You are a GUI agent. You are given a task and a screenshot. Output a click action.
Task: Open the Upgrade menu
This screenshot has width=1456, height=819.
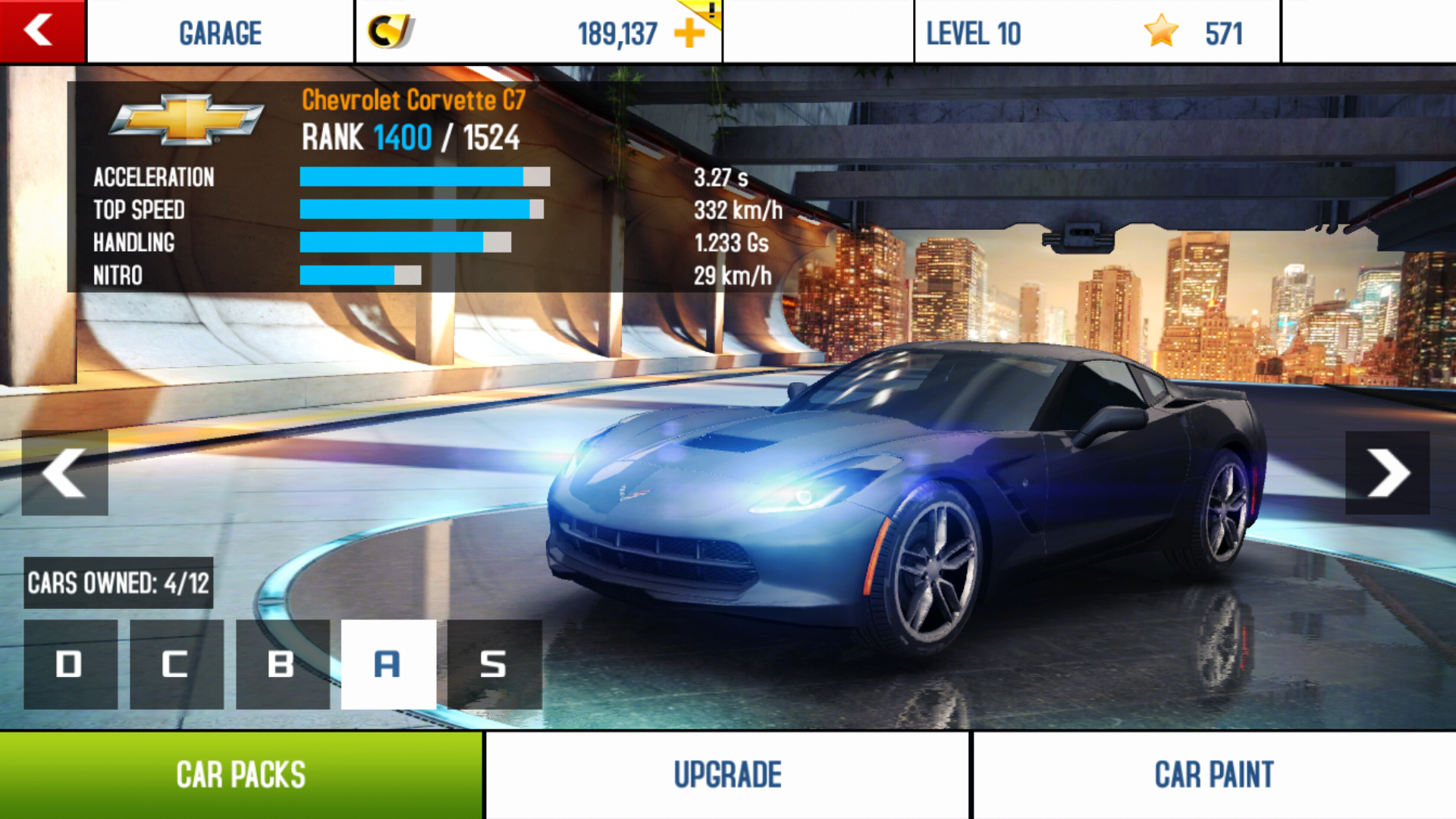(x=727, y=775)
